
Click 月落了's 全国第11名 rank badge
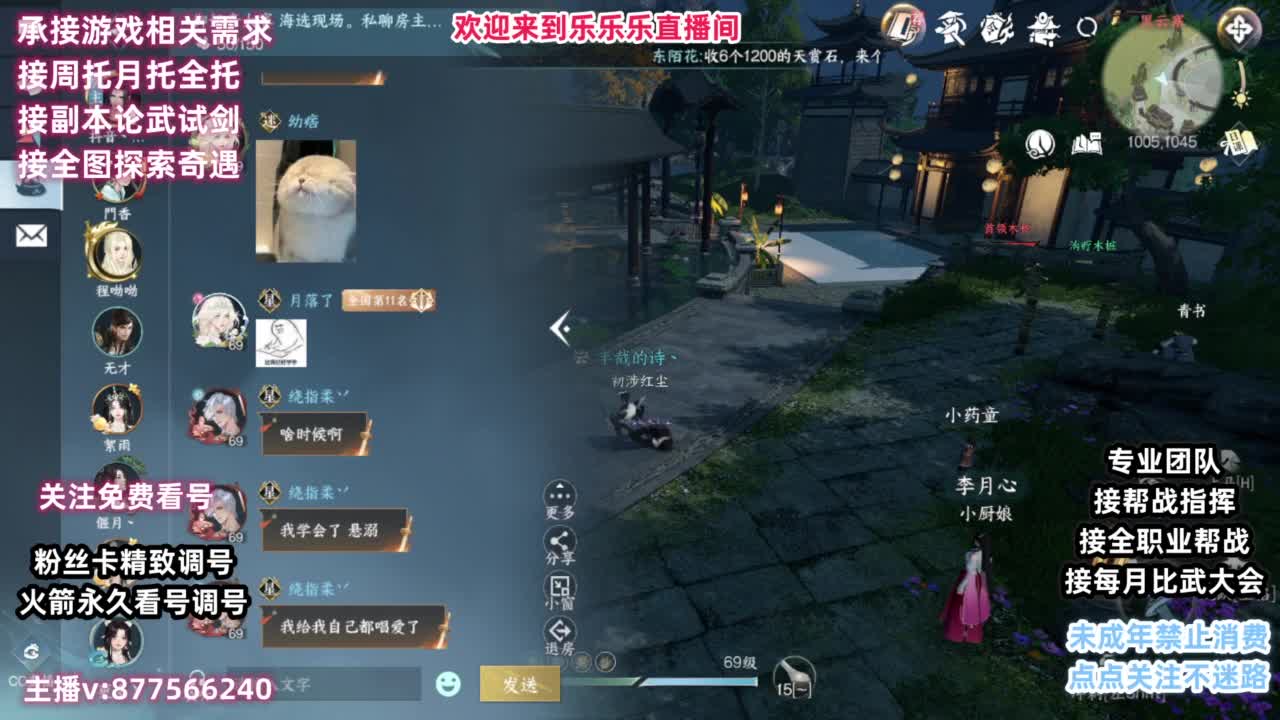383,297
